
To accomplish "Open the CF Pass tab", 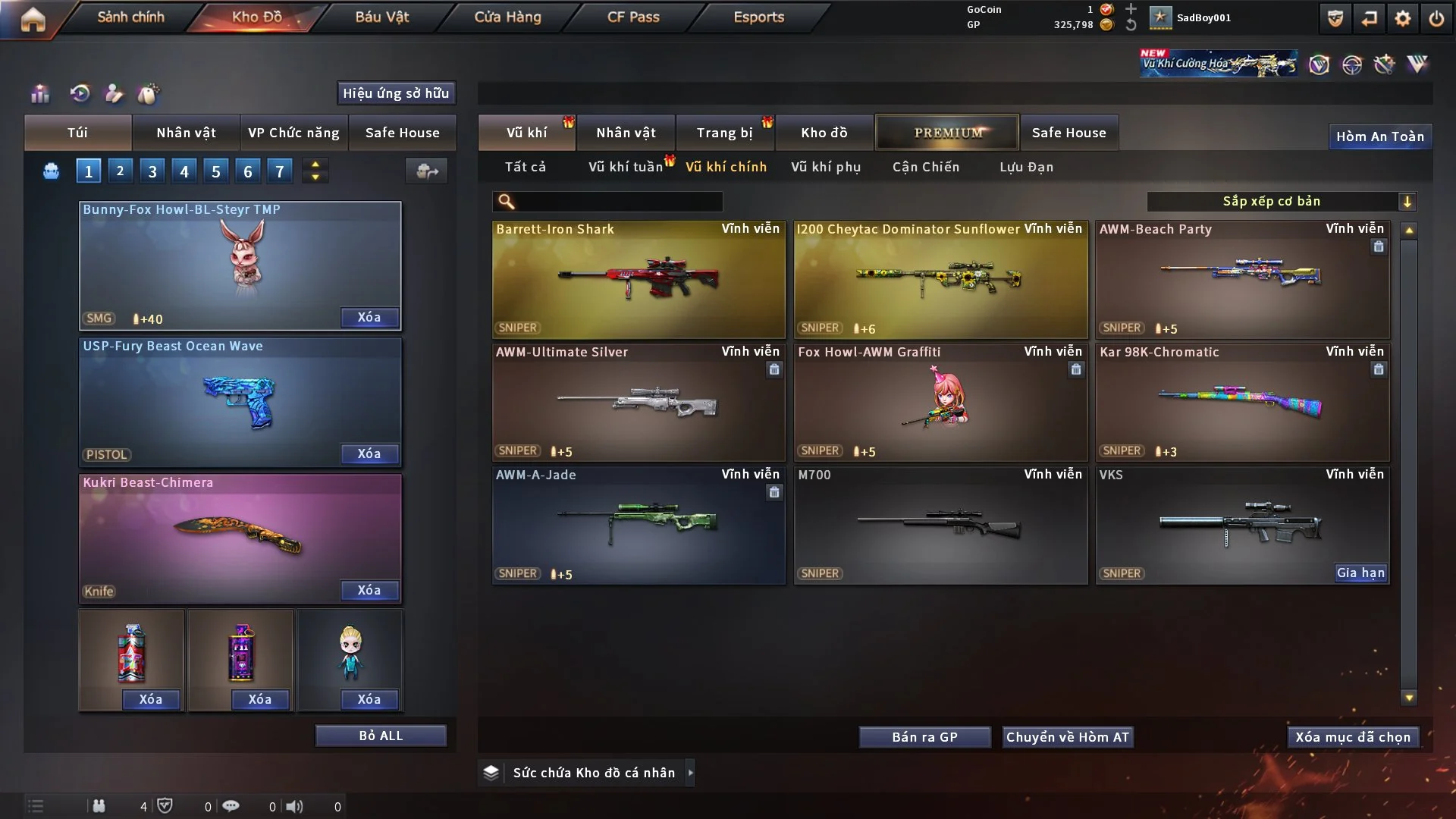I will point(633,17).
